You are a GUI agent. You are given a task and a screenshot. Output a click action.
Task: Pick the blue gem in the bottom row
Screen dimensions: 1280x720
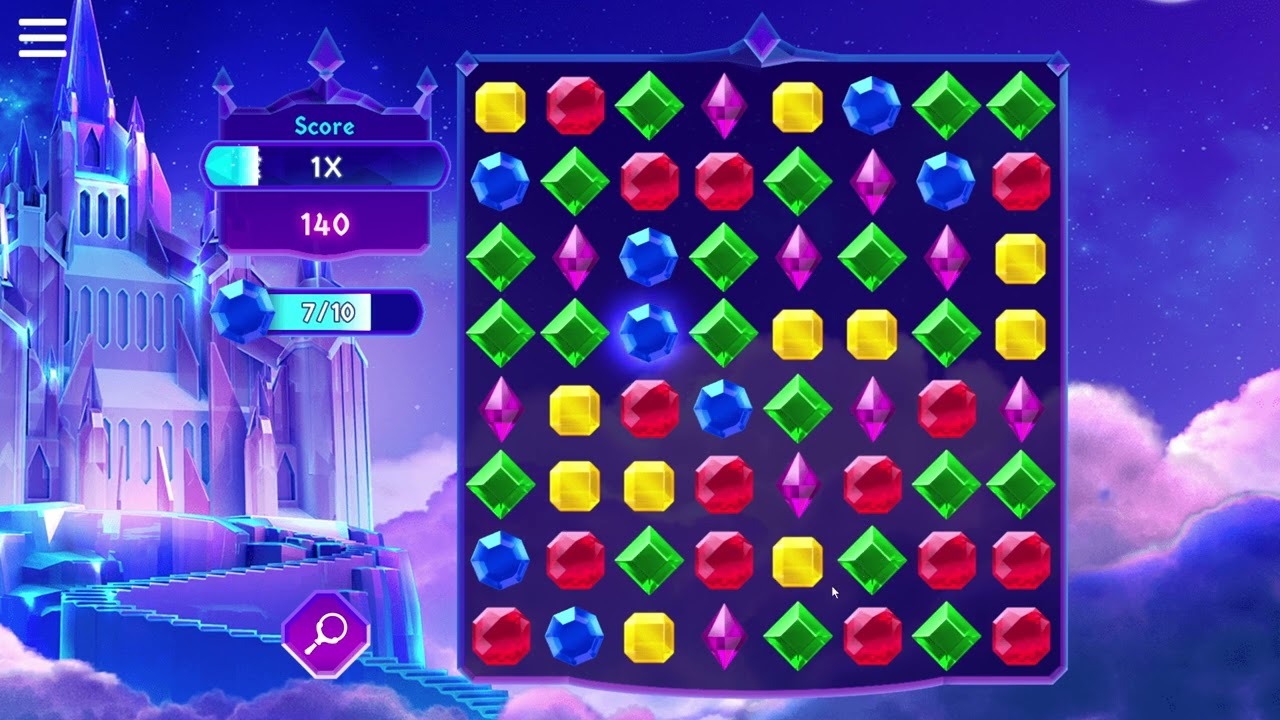coord(574,636)
